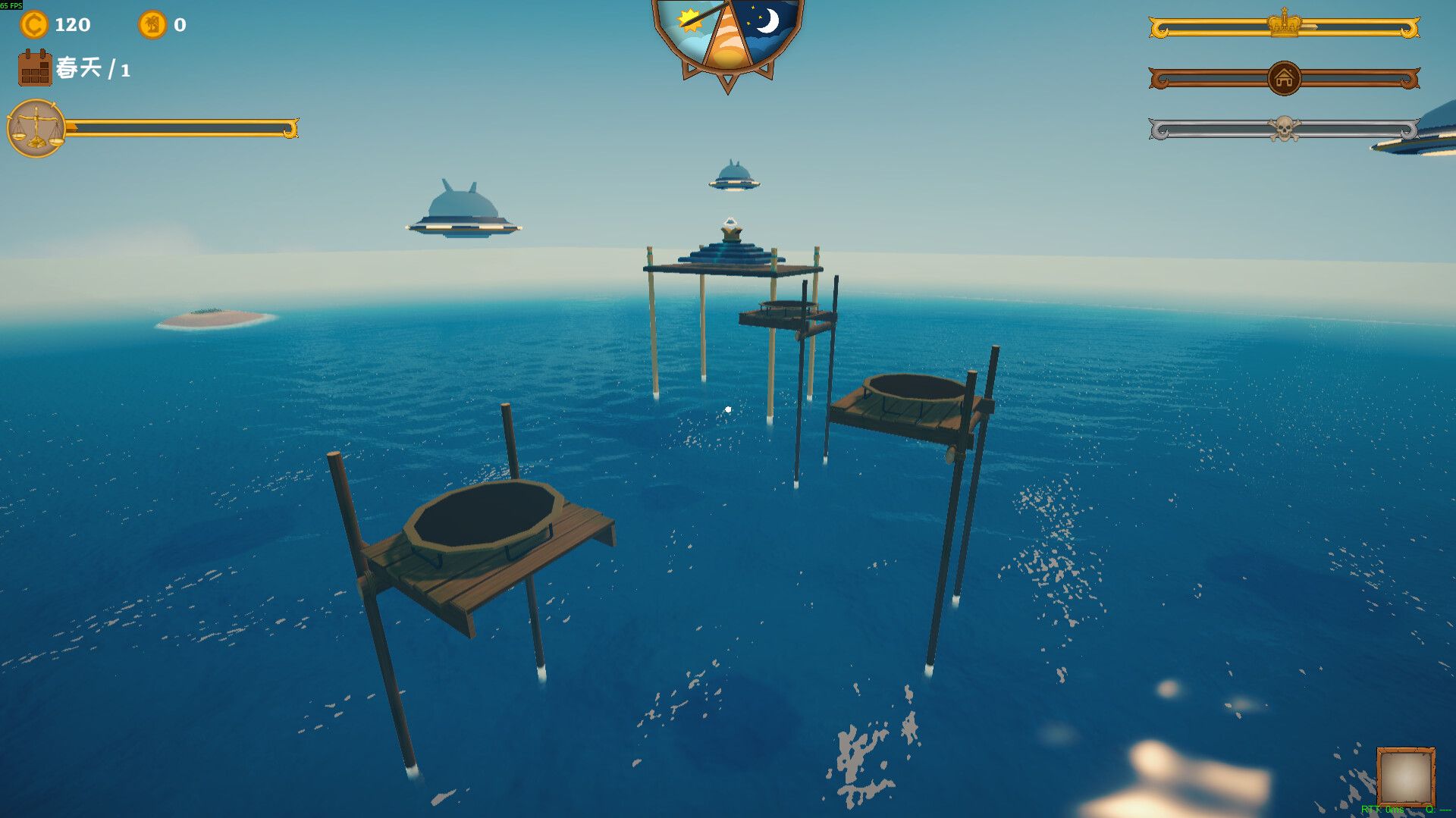Select the palm tree token currency icon
Viewport: 1456px width, 818px height.
[154, 25]
